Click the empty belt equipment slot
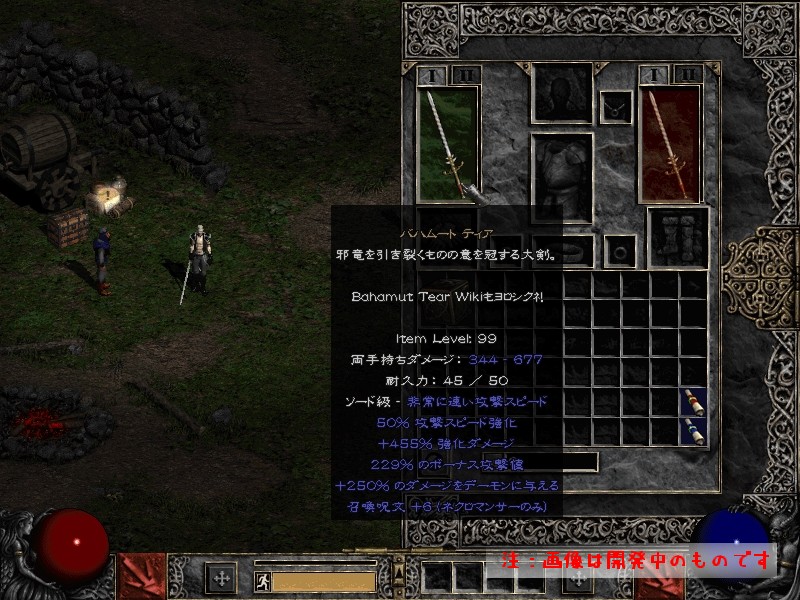 [560, 248]
